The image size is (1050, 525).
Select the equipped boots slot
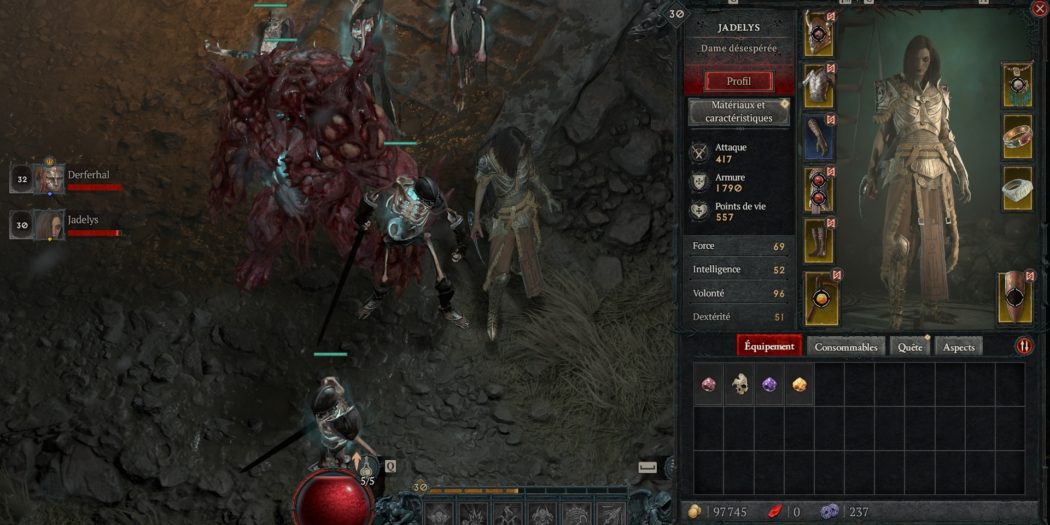point(819,241)
